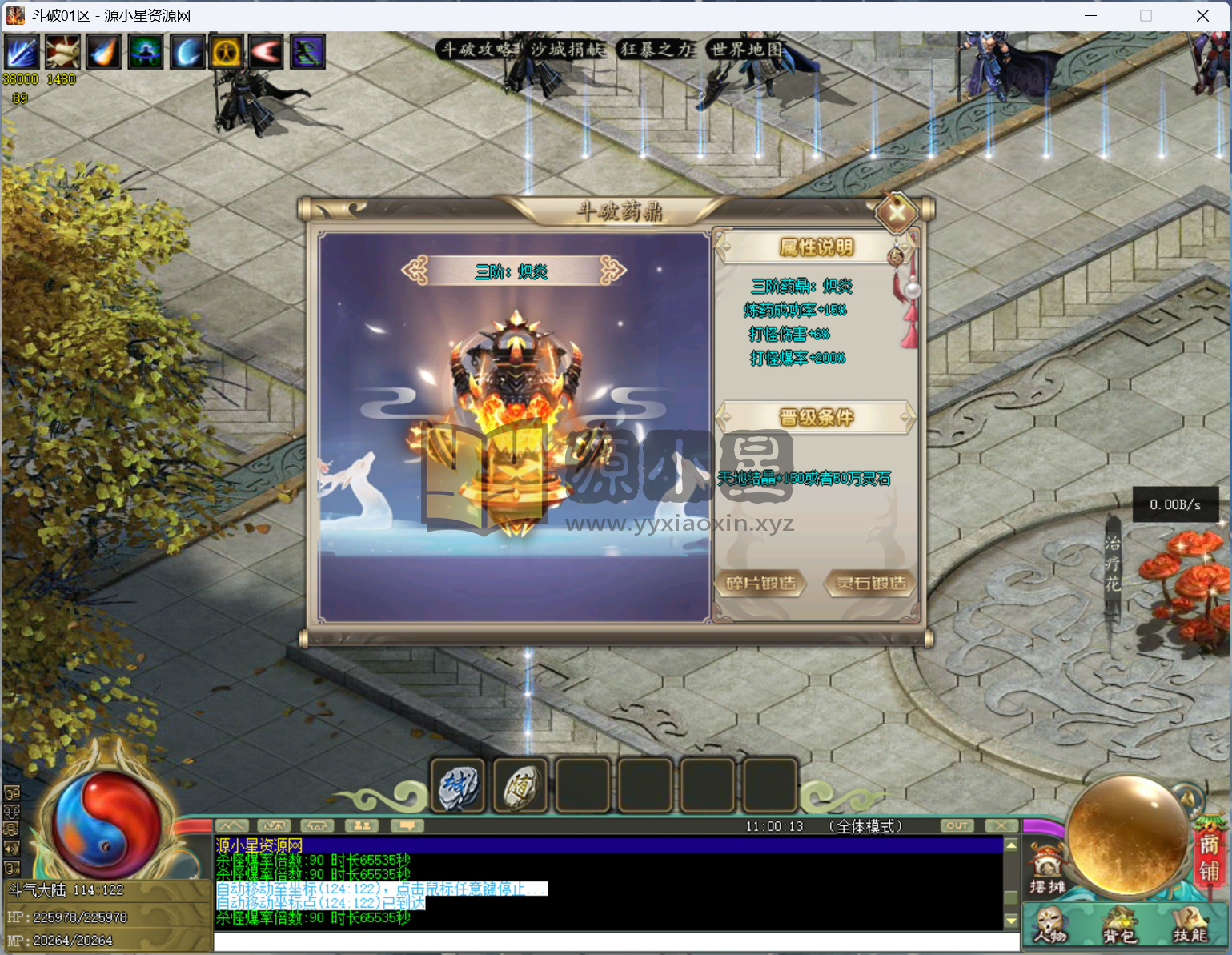Select the blue sword buff icon
This screenshot has height=955, width=1232.
(22, 52)
